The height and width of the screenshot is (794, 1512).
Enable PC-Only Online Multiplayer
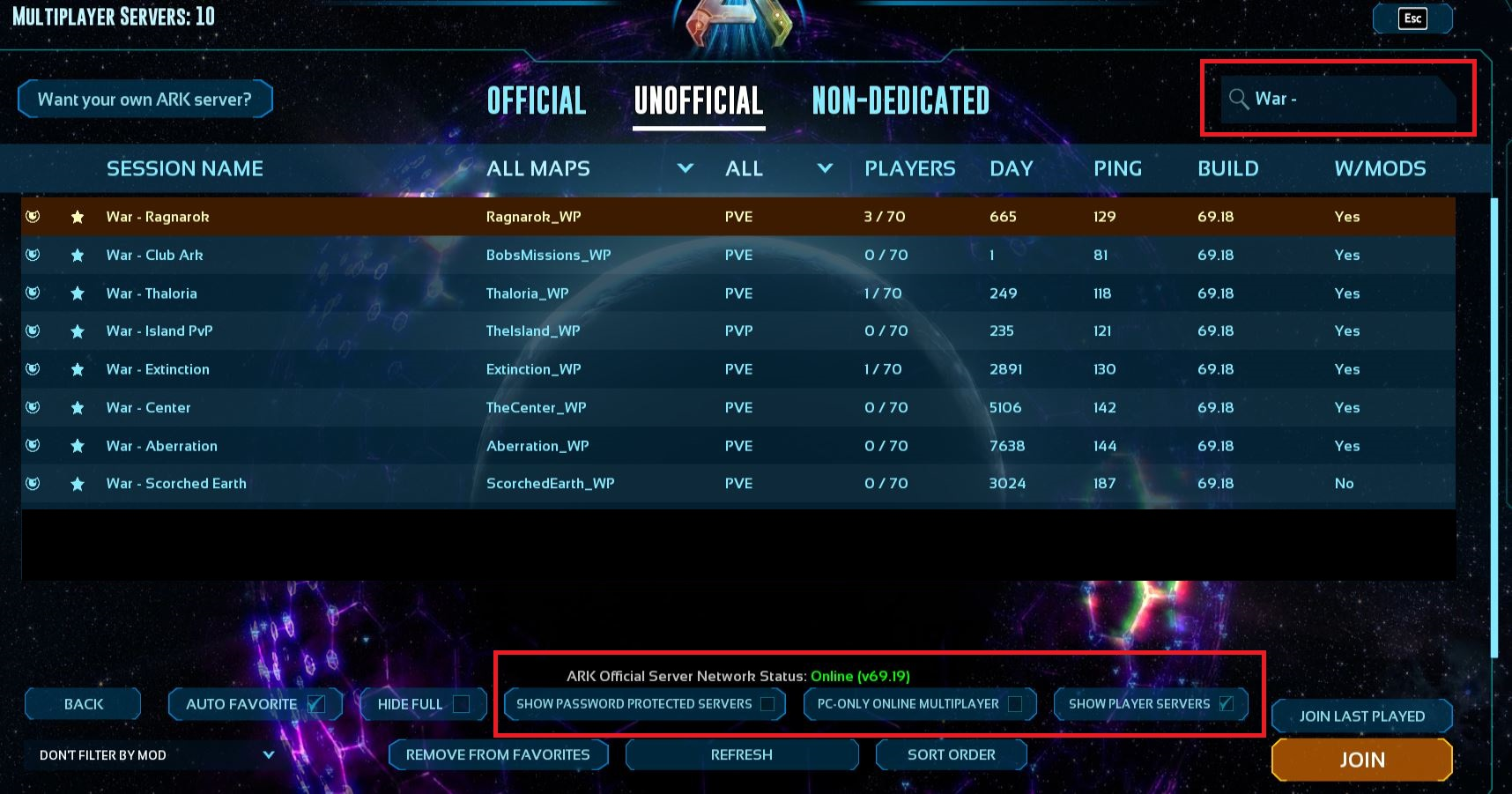click(1019, 703)
